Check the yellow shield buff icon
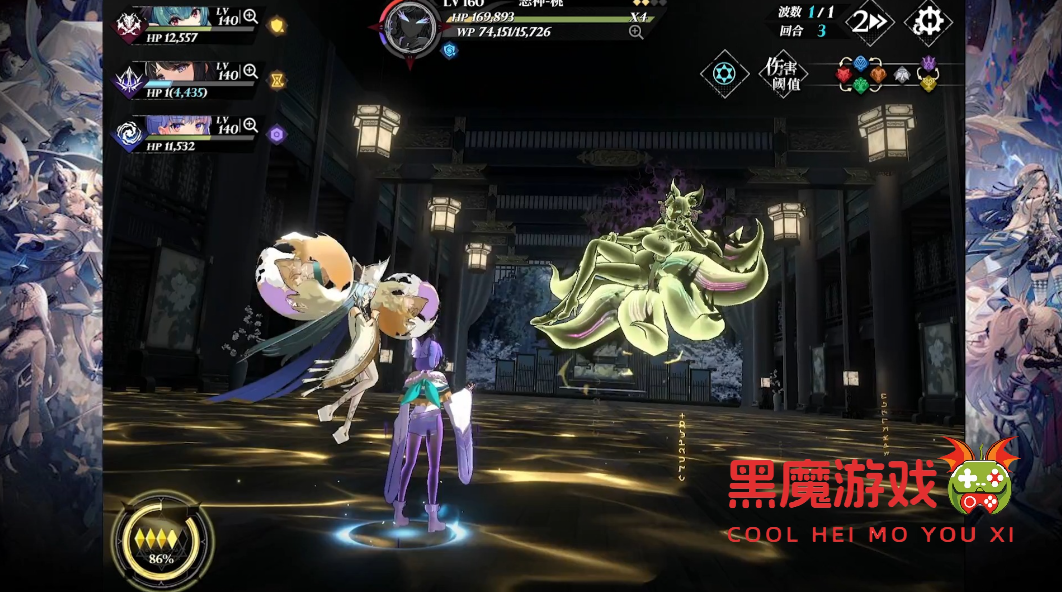The height and width of the screenshot is (592, 1062). click(278, 26)
